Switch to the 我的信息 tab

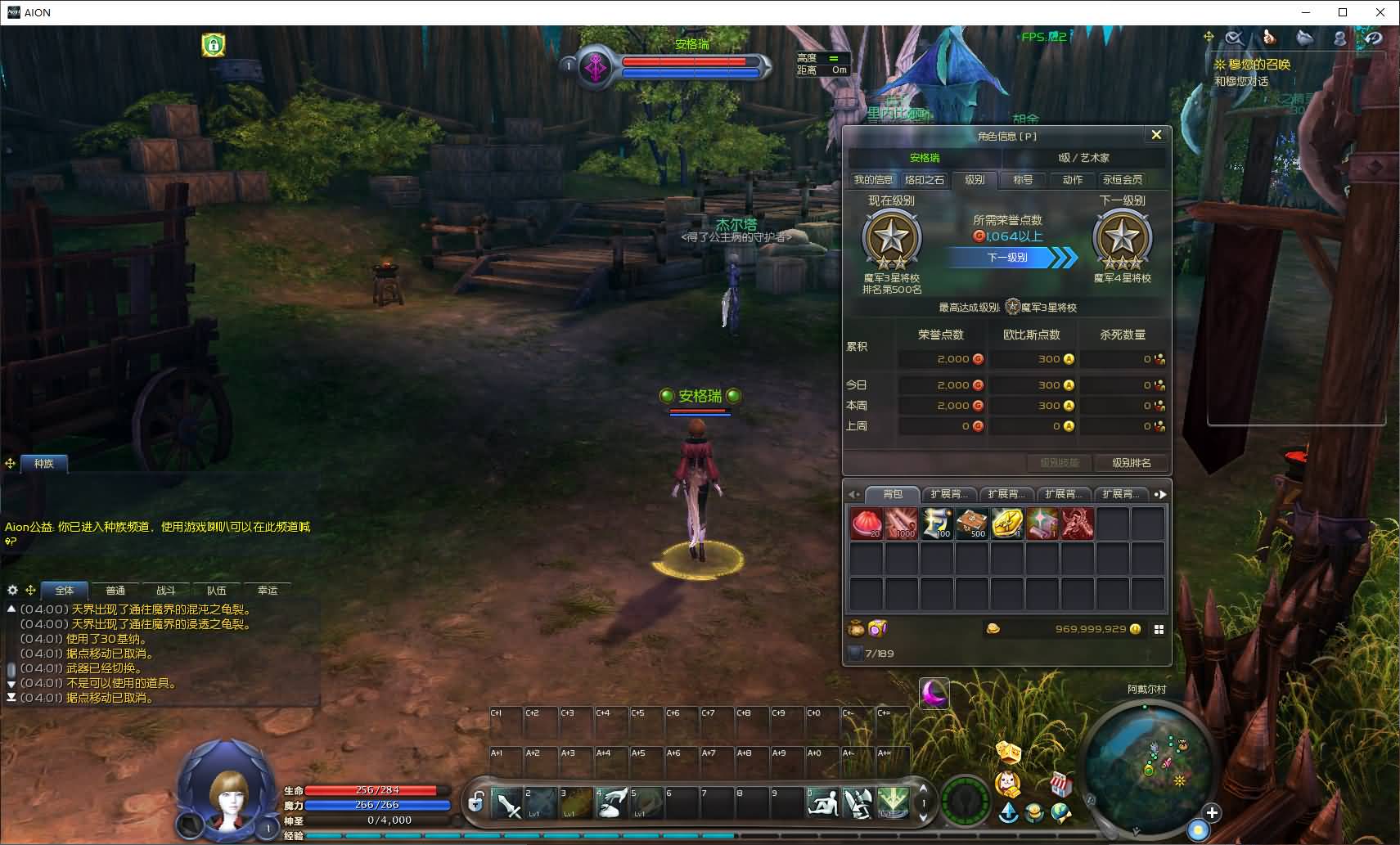pyautogui.click(x=873, y=180)
